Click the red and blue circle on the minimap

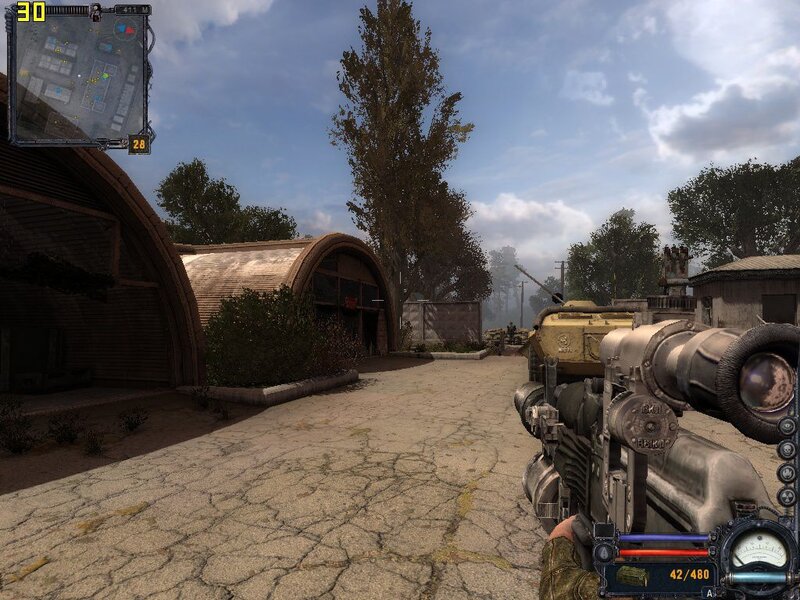[x=124, y=31]
